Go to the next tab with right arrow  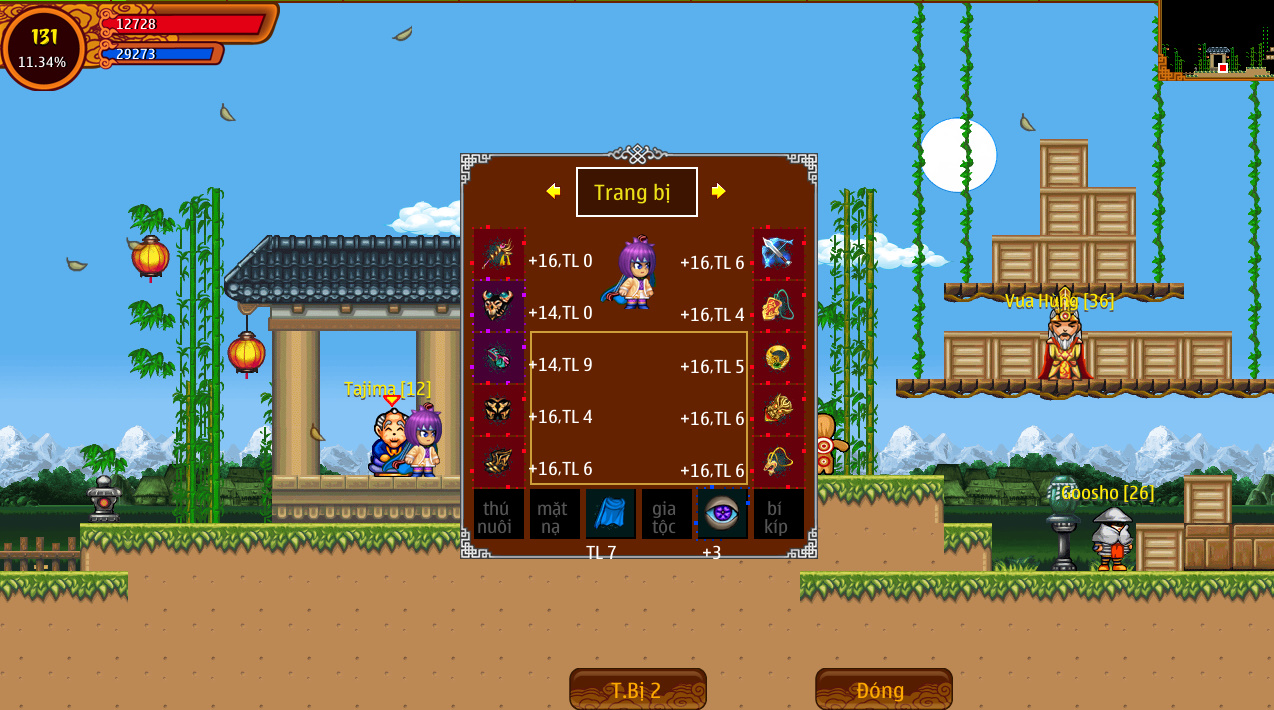click(x=718, y=191)
